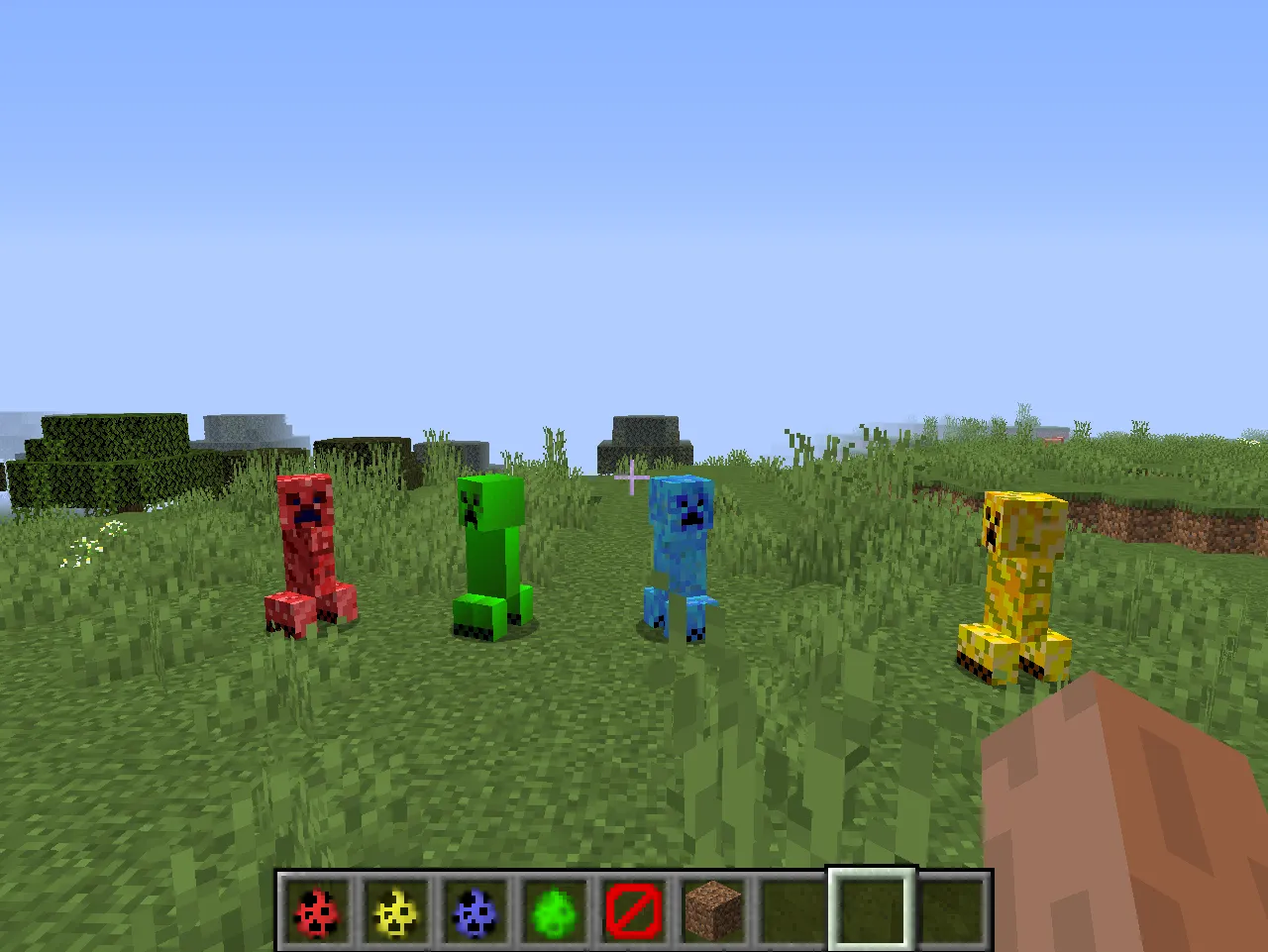Viewport: 1268px width, 952px height.
Task: Click the dark bush near the horizon center
Action: point(644,431)
